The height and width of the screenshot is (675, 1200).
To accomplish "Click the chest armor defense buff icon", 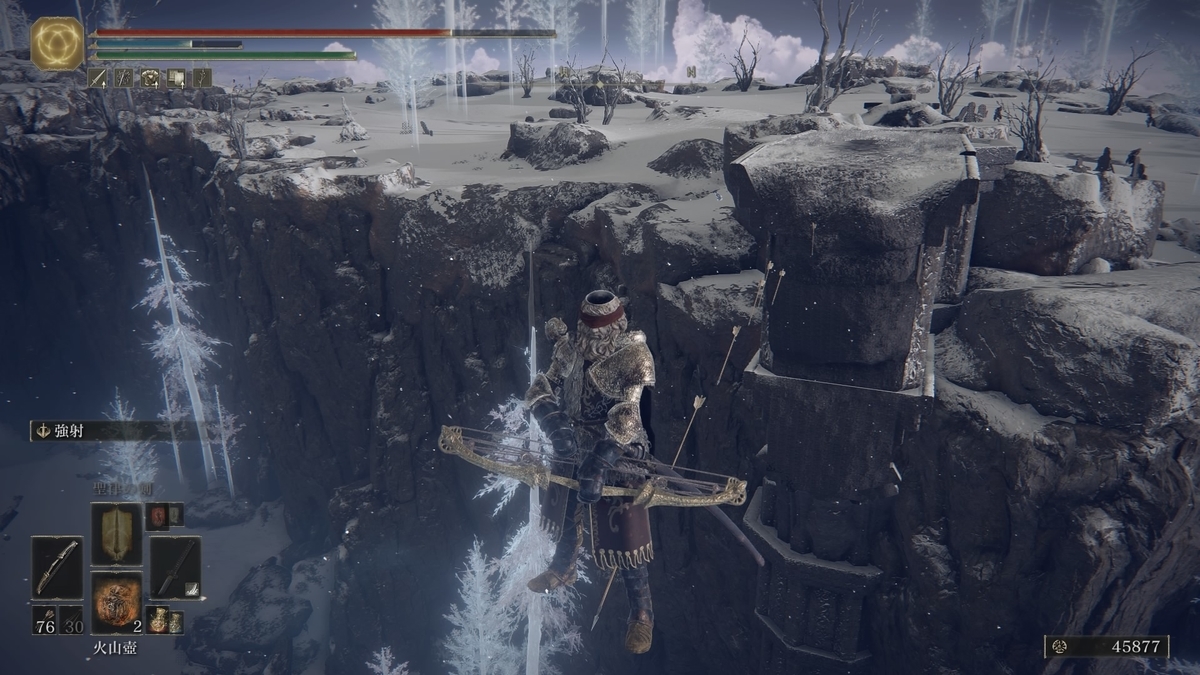I will pos(149,77).
